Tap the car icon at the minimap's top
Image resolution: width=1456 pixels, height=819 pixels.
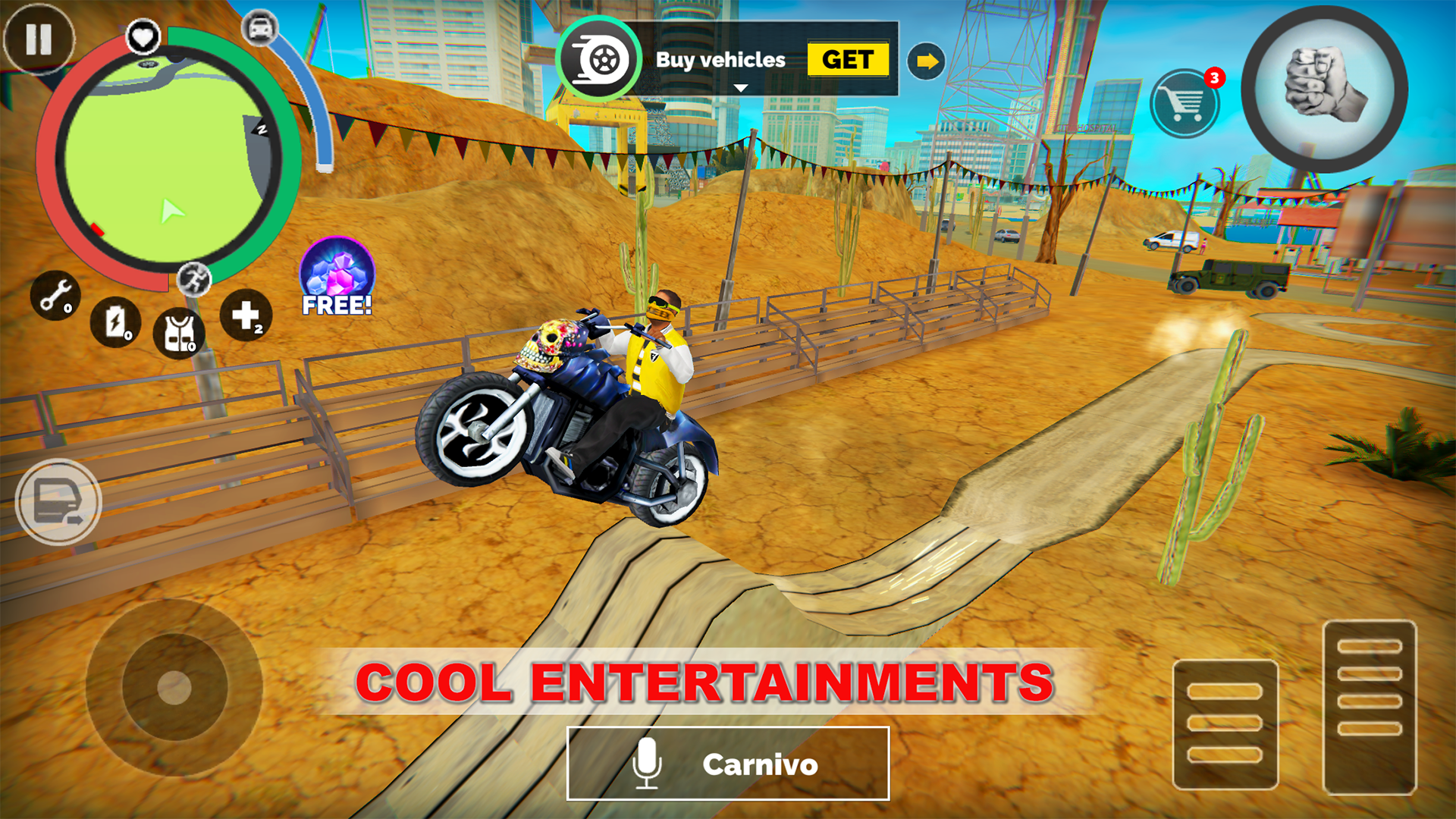[259, 27]
